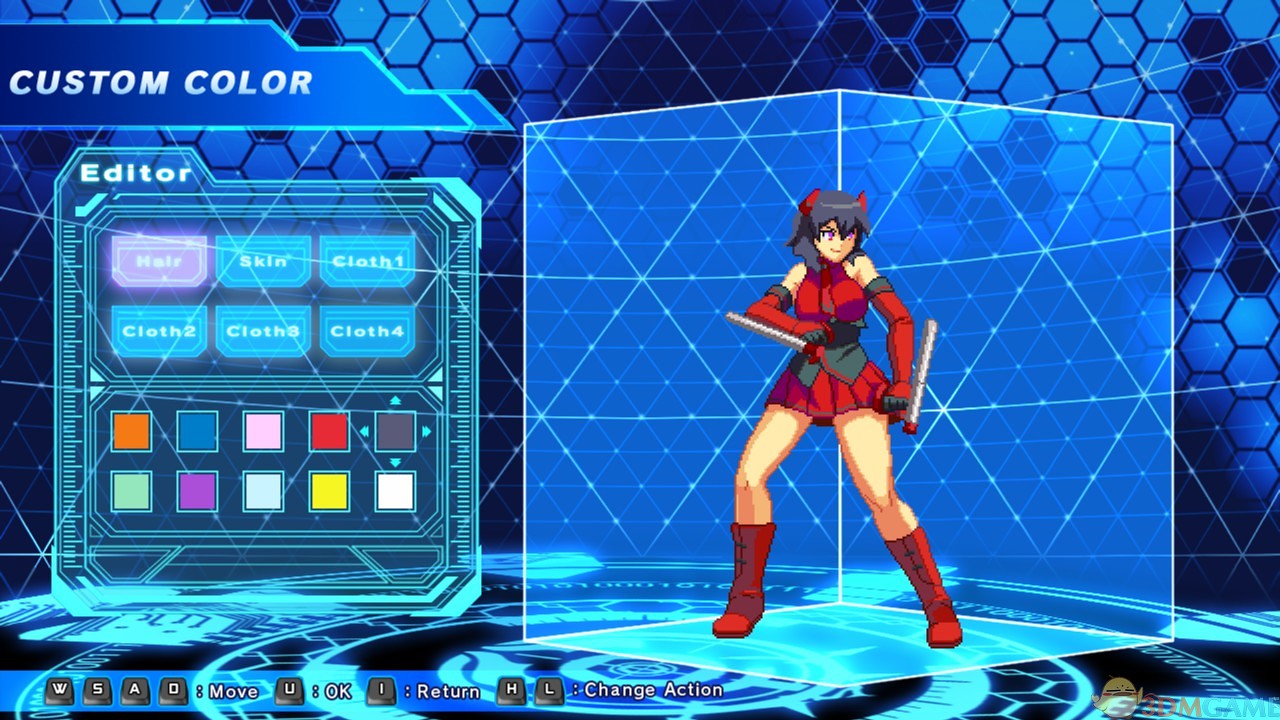This screenshot has width=1280, height=720.
Task: Select the Cloth2 category button
Action: click(159, 331)
